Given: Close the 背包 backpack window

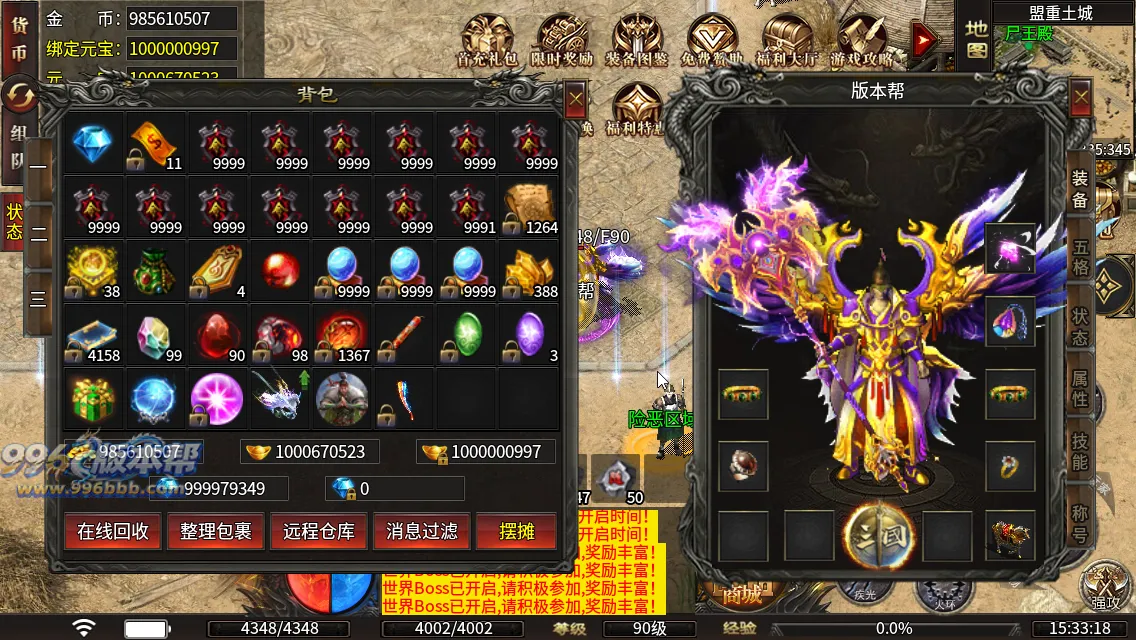Looking at the screenshot, I should pos(575,100).
